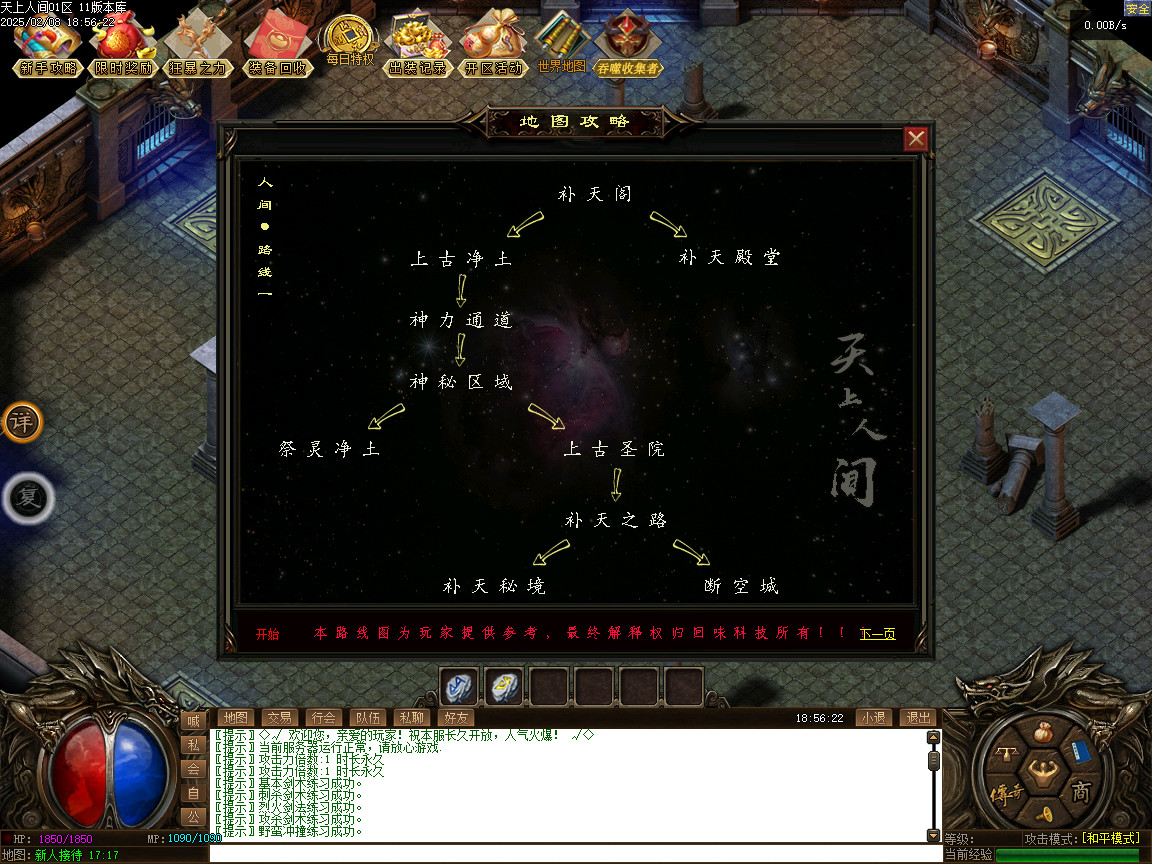The width and height of the screenshot is (1152, 864).
Task: Open the 行会 guild panel
Action: point(323,717)
